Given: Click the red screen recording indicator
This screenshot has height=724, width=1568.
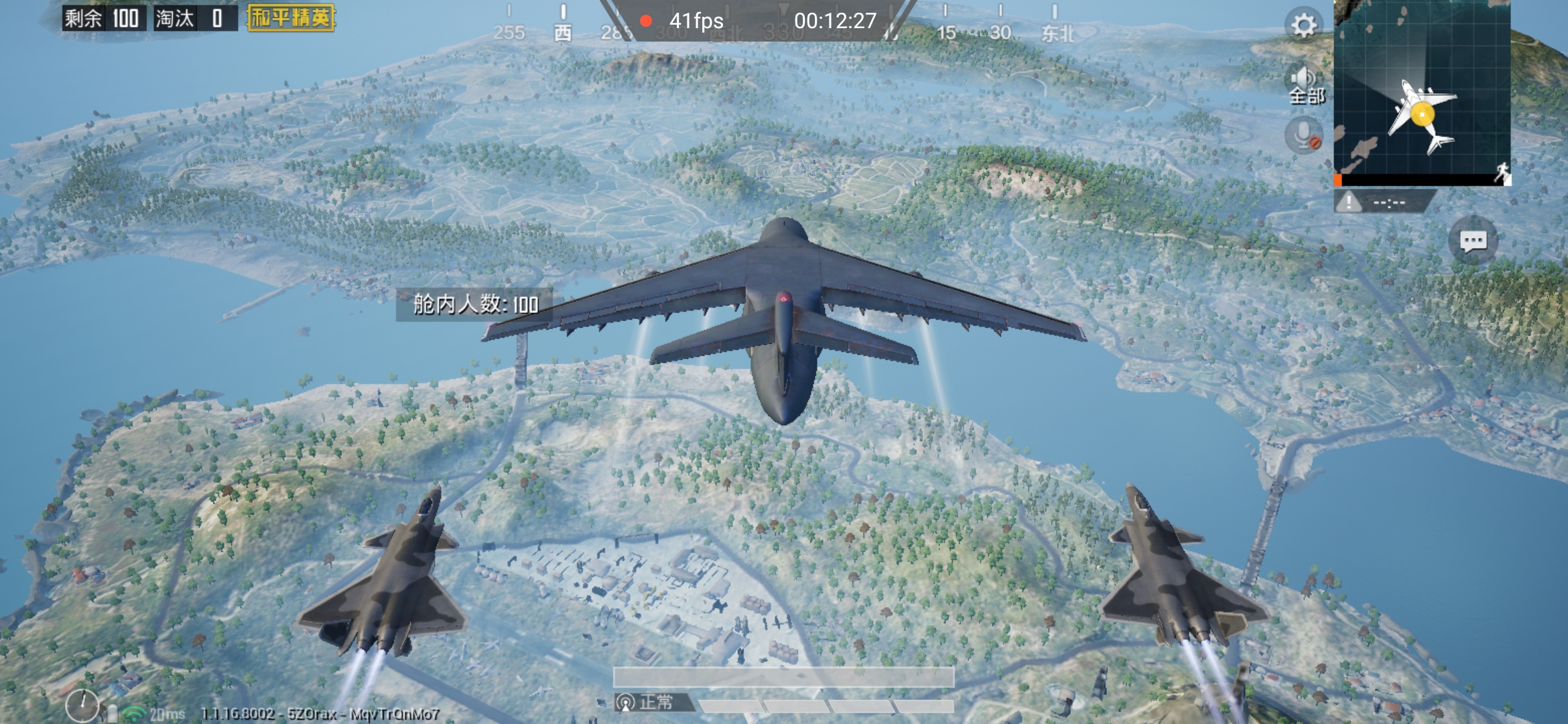Looking at the screenshot, I should coord(646,21).
